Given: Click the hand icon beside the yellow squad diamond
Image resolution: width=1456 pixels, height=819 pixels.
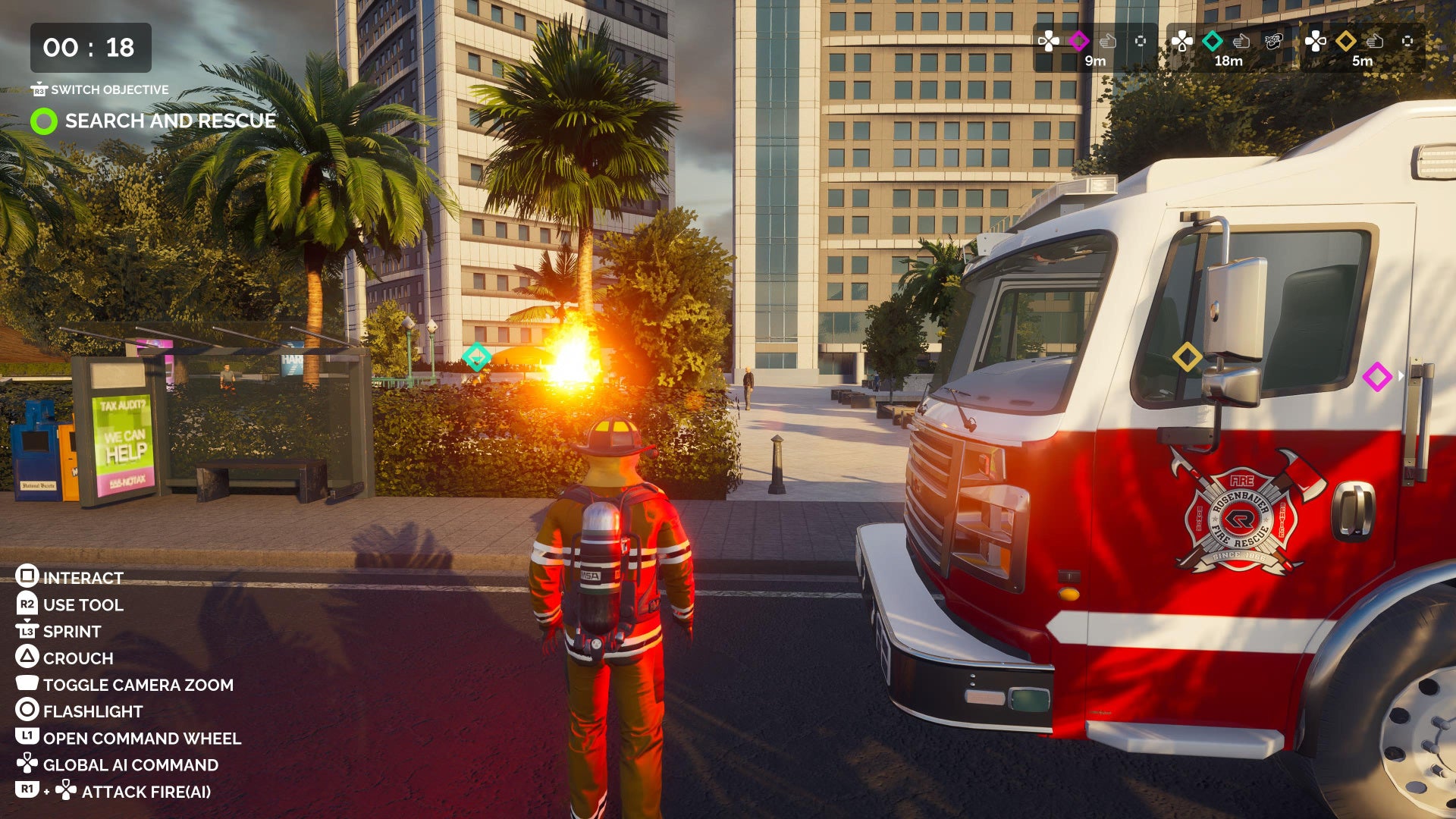Looking at the screenshot, I should (1375, 41).
